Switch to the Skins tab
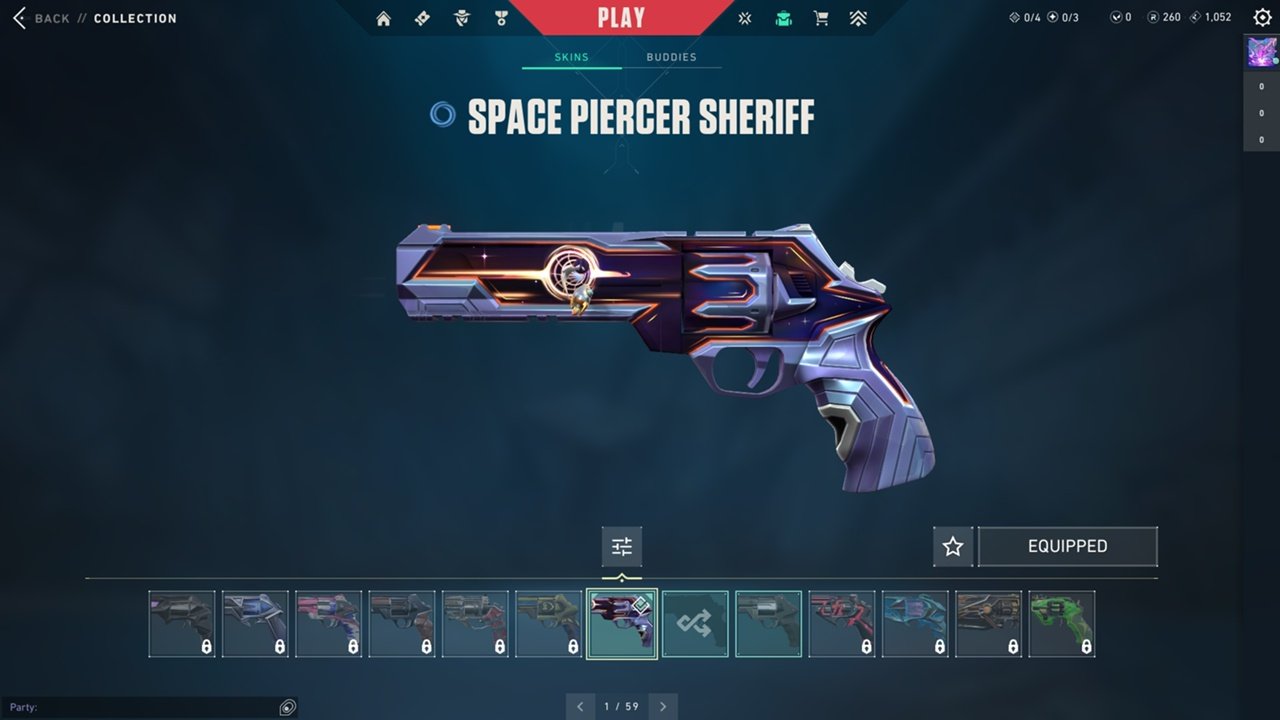1280x720 pixels. point(572,57)
